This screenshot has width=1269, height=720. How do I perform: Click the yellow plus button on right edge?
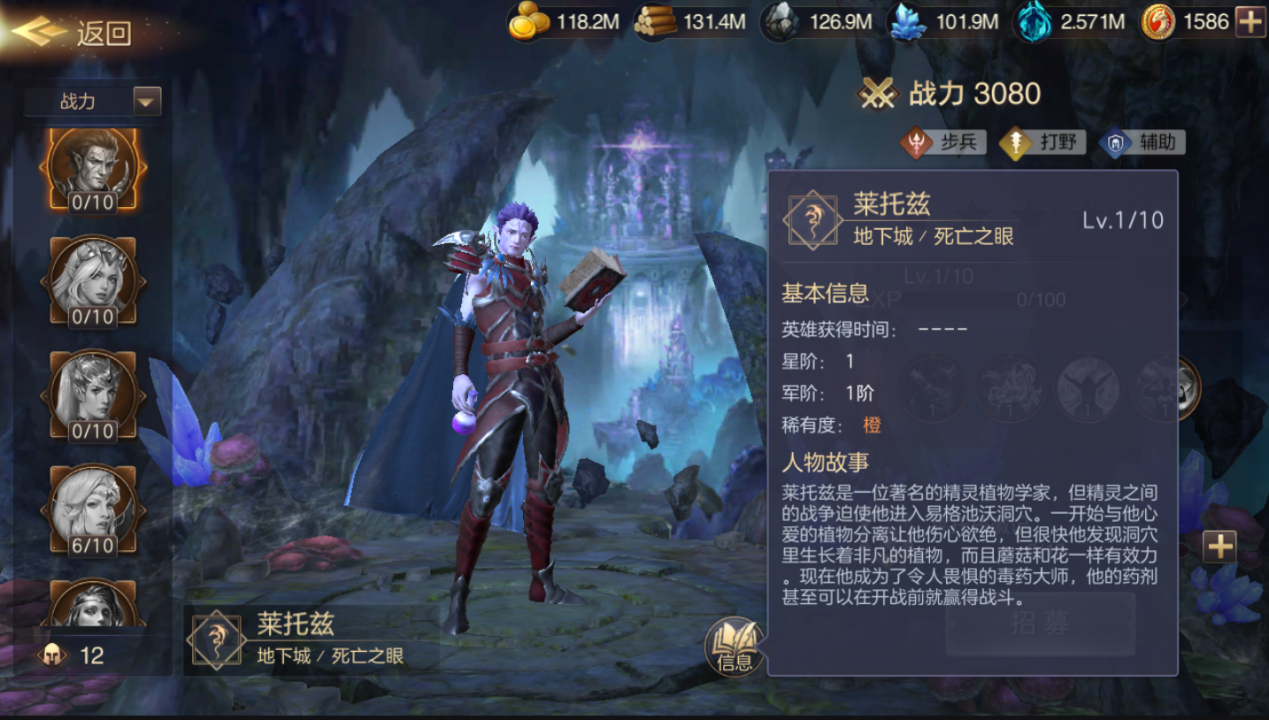pyautogui.click(x=1219, y=546)
